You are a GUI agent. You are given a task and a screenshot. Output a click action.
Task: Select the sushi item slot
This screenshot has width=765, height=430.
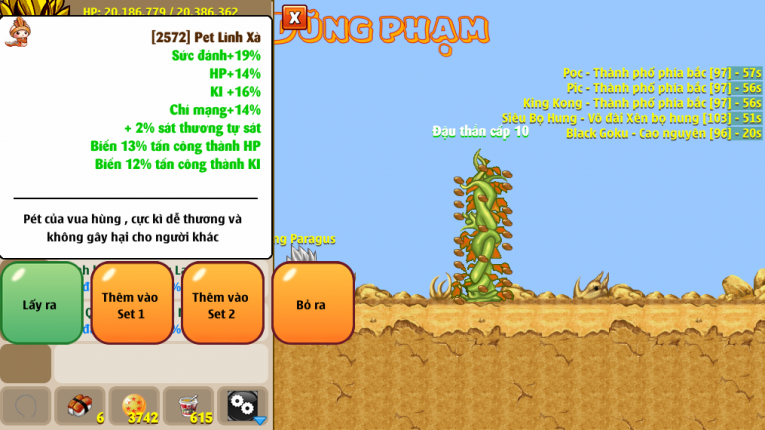[x=80, y=406]
